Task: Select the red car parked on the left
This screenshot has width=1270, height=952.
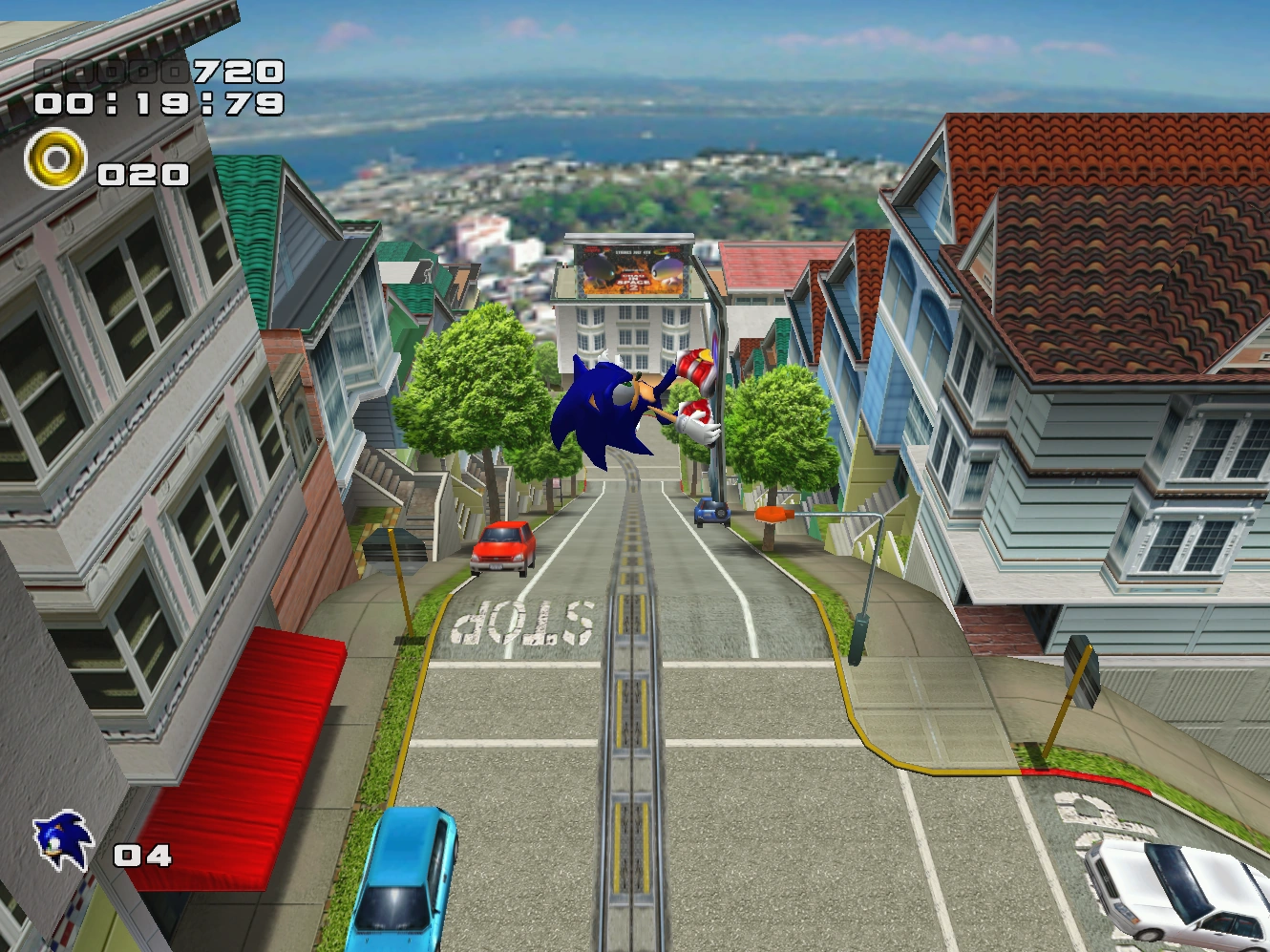Action: click(503, 546)
